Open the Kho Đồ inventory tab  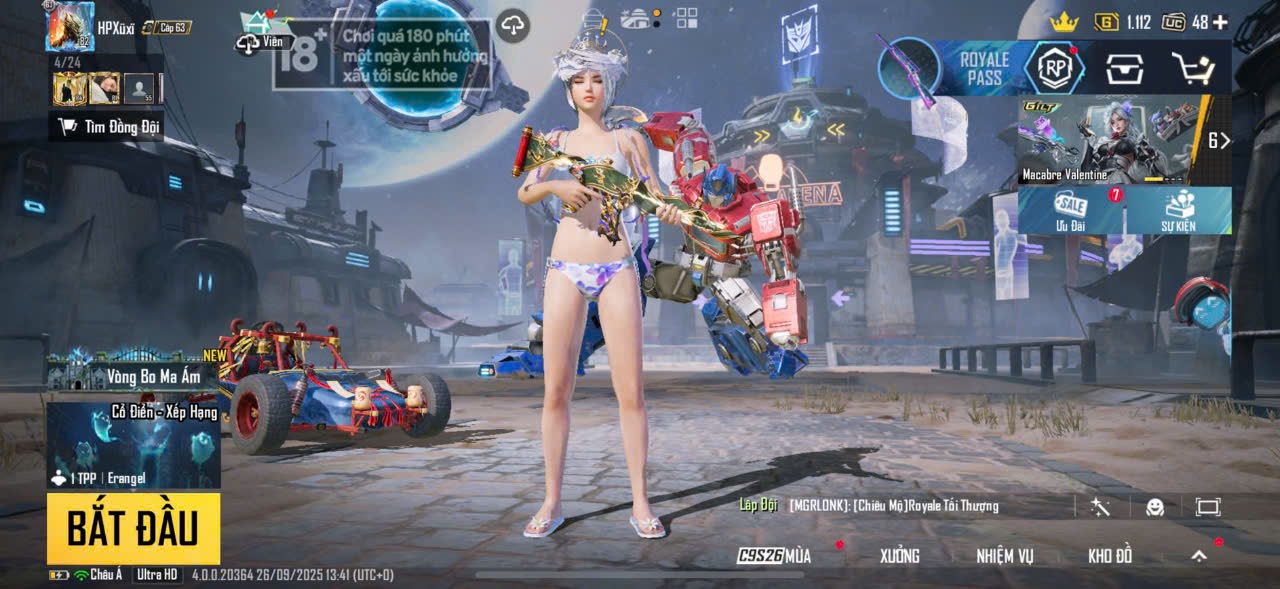tap(1110, 556)
